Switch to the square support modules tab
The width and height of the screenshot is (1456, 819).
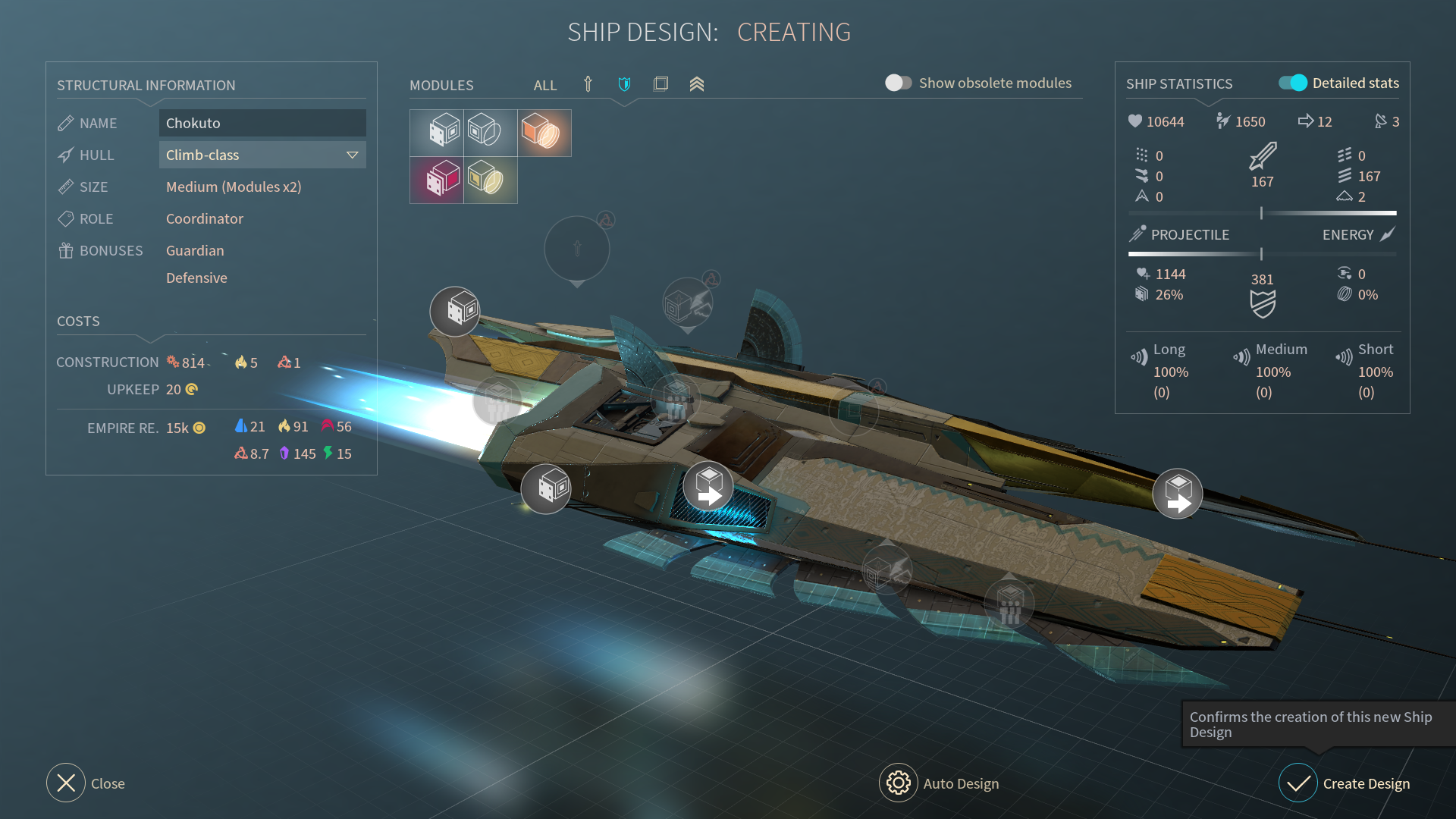(x=661, y=84)
